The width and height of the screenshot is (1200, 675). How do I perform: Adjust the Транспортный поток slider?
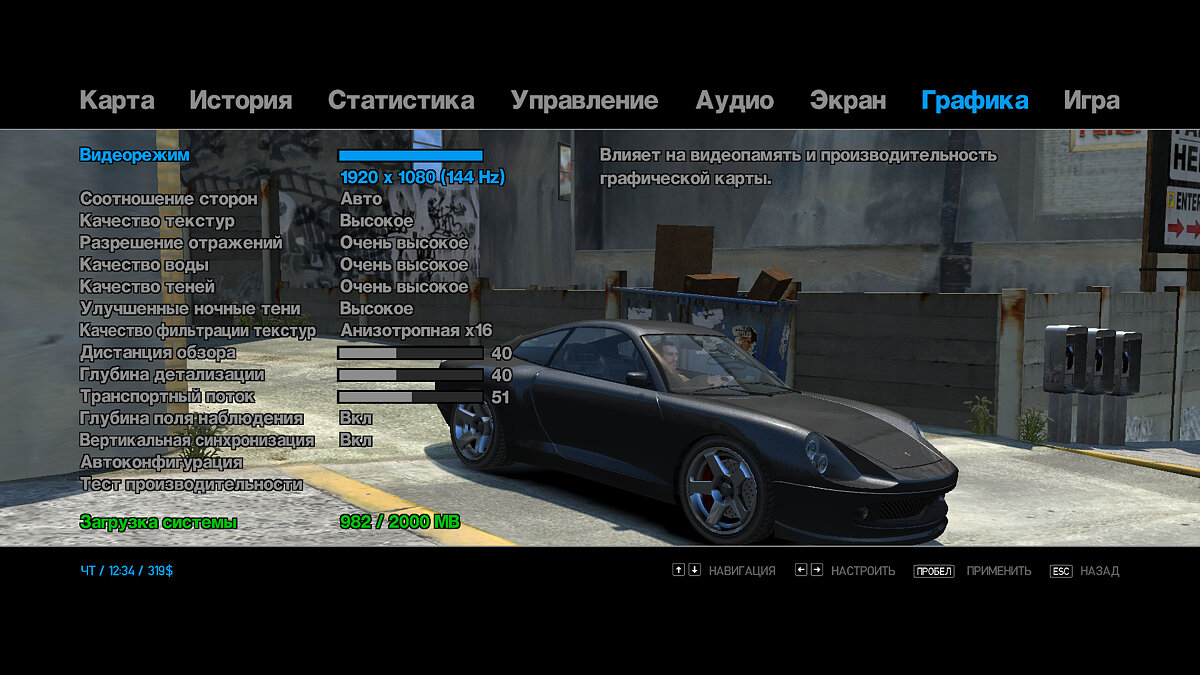pyautogui.click(x=410, y=397)
